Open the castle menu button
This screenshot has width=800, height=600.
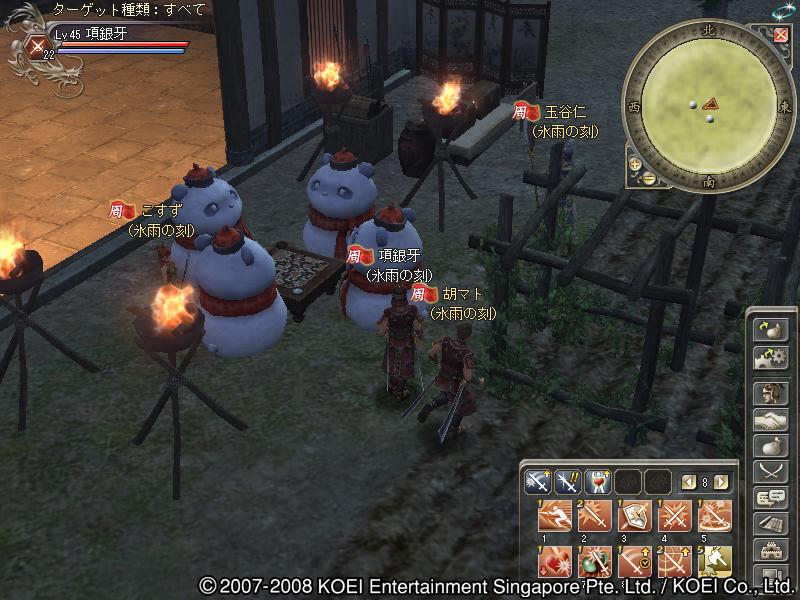(770, 550)
